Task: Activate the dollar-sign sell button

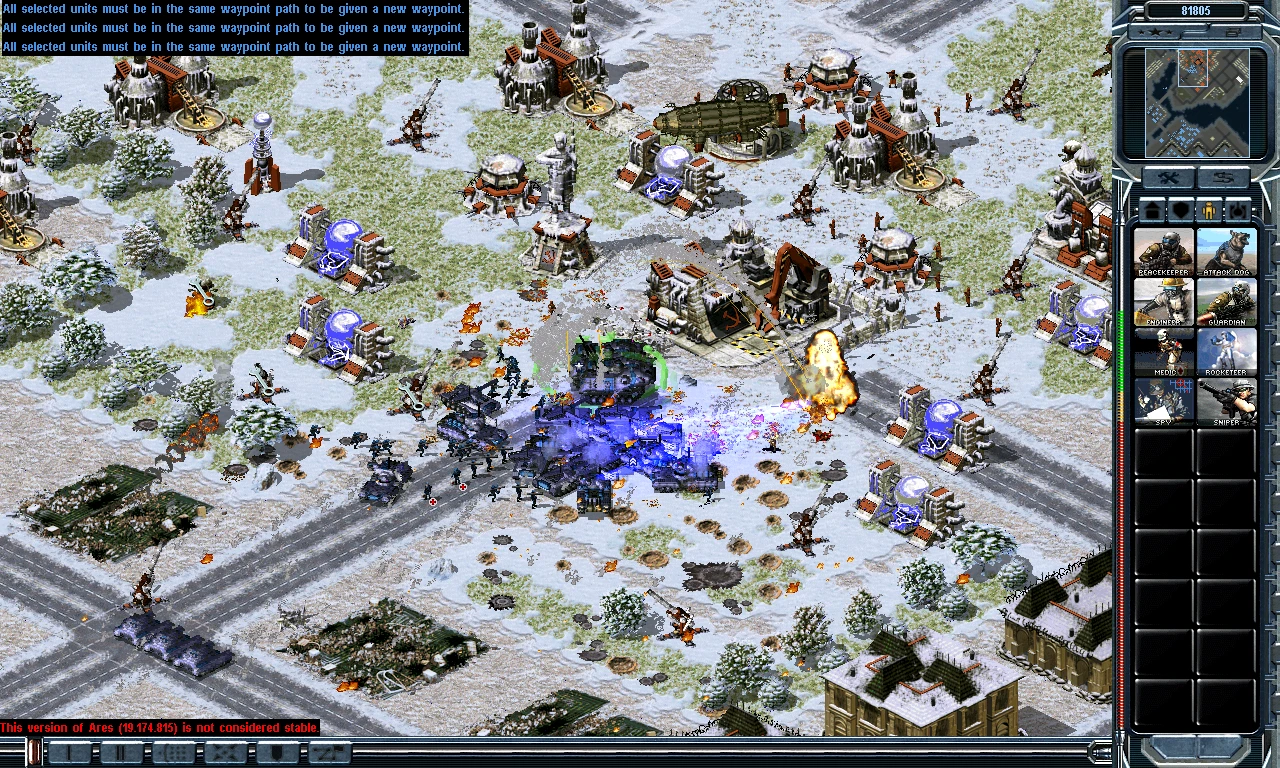Action: [1223, 179]
